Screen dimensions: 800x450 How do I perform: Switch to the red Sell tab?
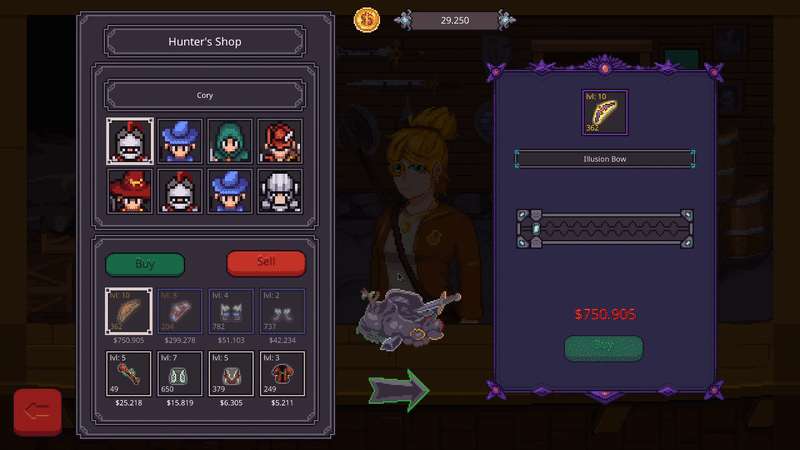(266, 263)
